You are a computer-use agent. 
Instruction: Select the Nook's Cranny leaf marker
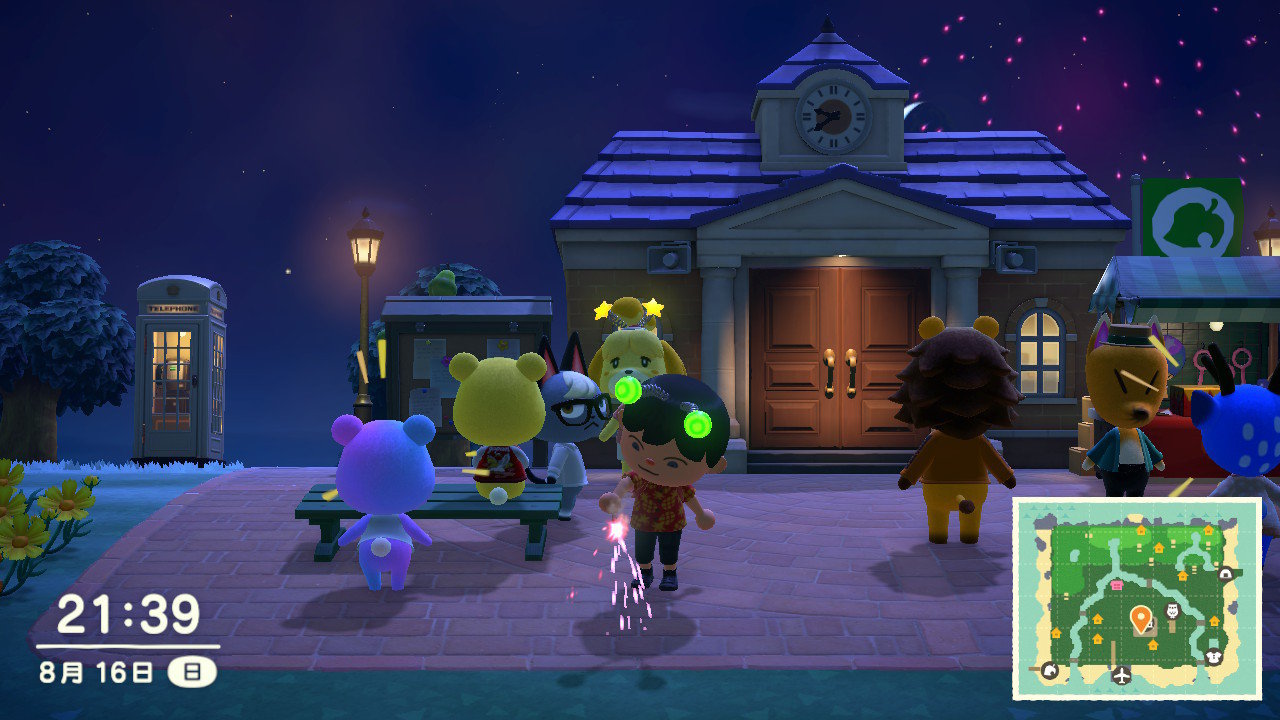[x=1049, y=670]
